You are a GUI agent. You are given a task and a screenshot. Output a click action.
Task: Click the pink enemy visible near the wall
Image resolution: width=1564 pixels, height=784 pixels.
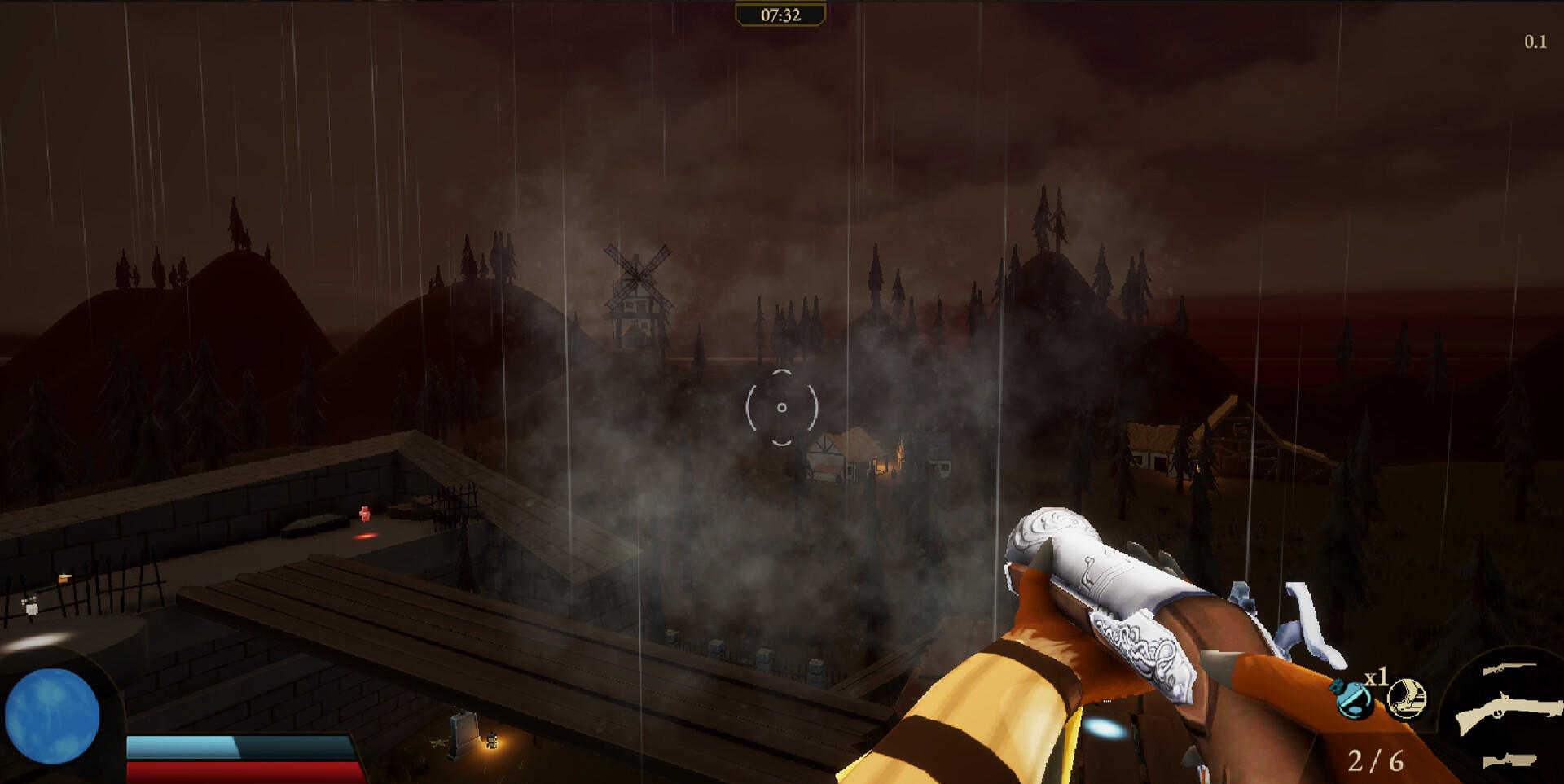[x=367, y=510]
